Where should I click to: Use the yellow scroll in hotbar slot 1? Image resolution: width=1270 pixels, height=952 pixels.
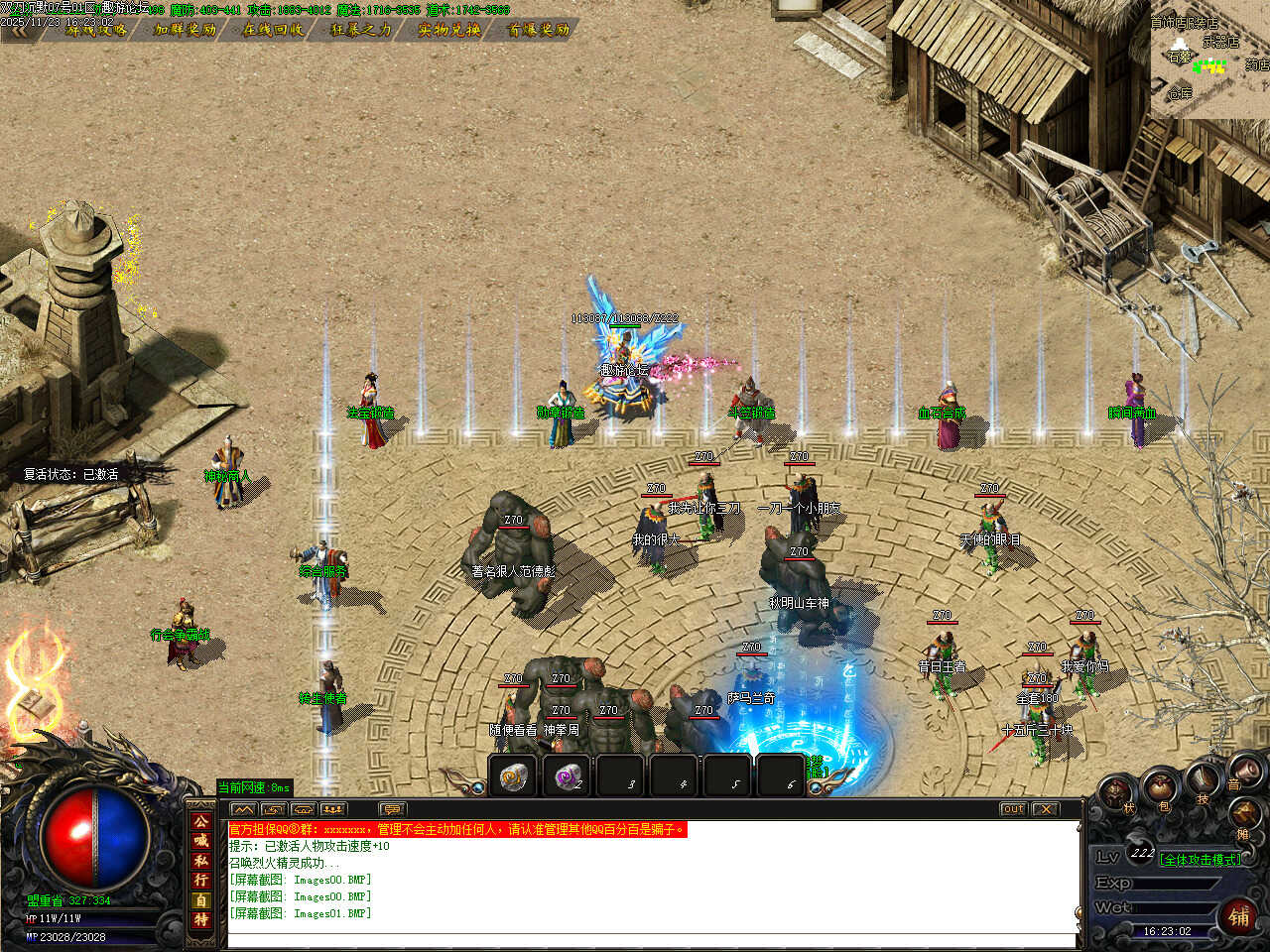click(513, 777)
